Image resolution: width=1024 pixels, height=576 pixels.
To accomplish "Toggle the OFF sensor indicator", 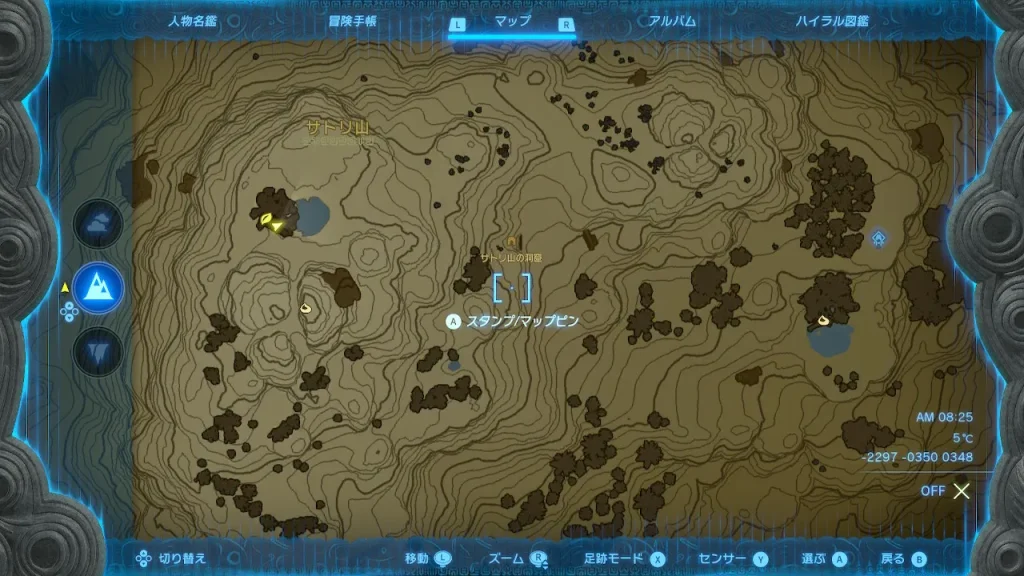I will click(946, 491).
